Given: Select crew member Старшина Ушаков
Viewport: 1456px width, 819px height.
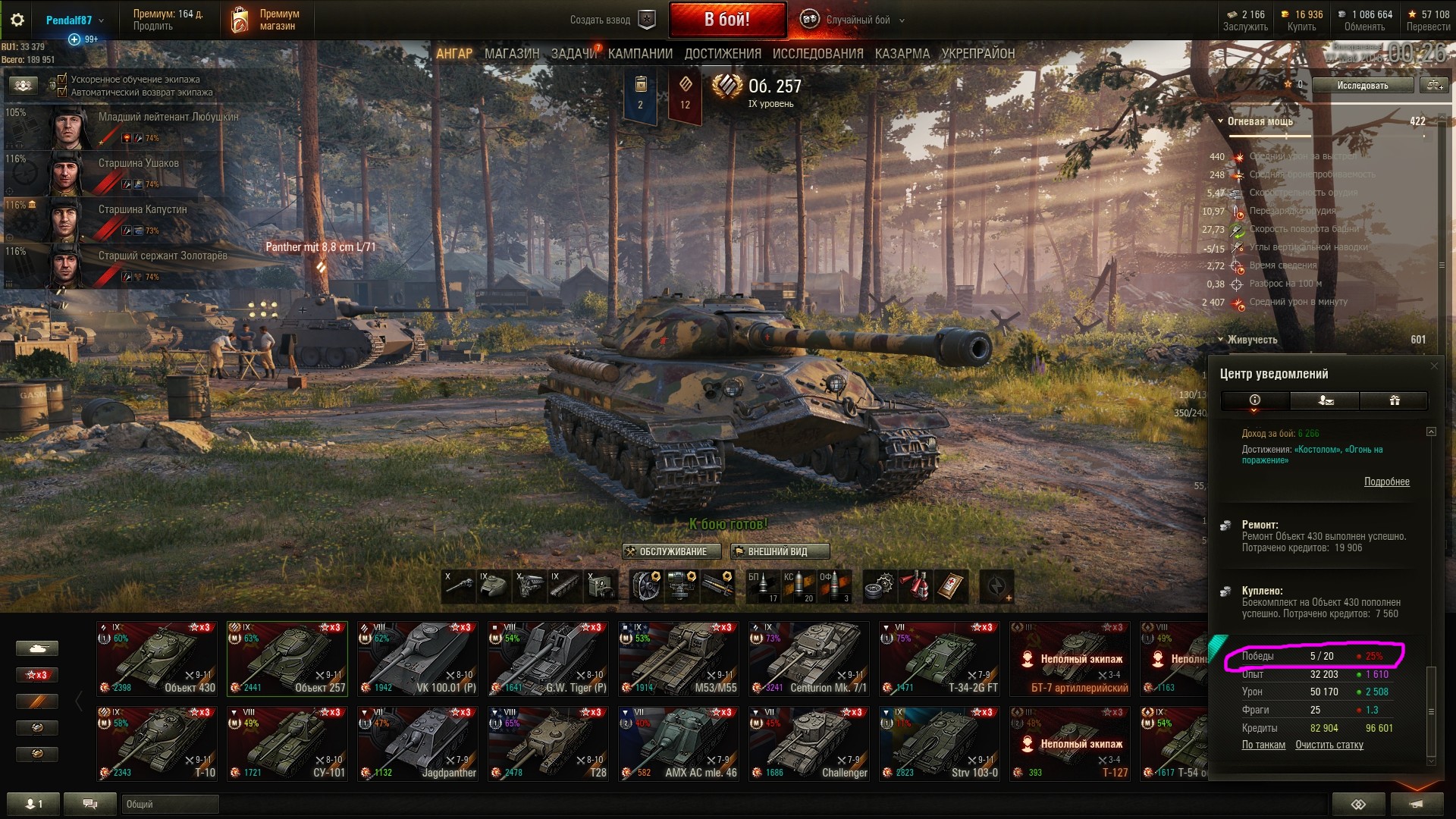Looking at the screenshot, I should click(139, 164).
